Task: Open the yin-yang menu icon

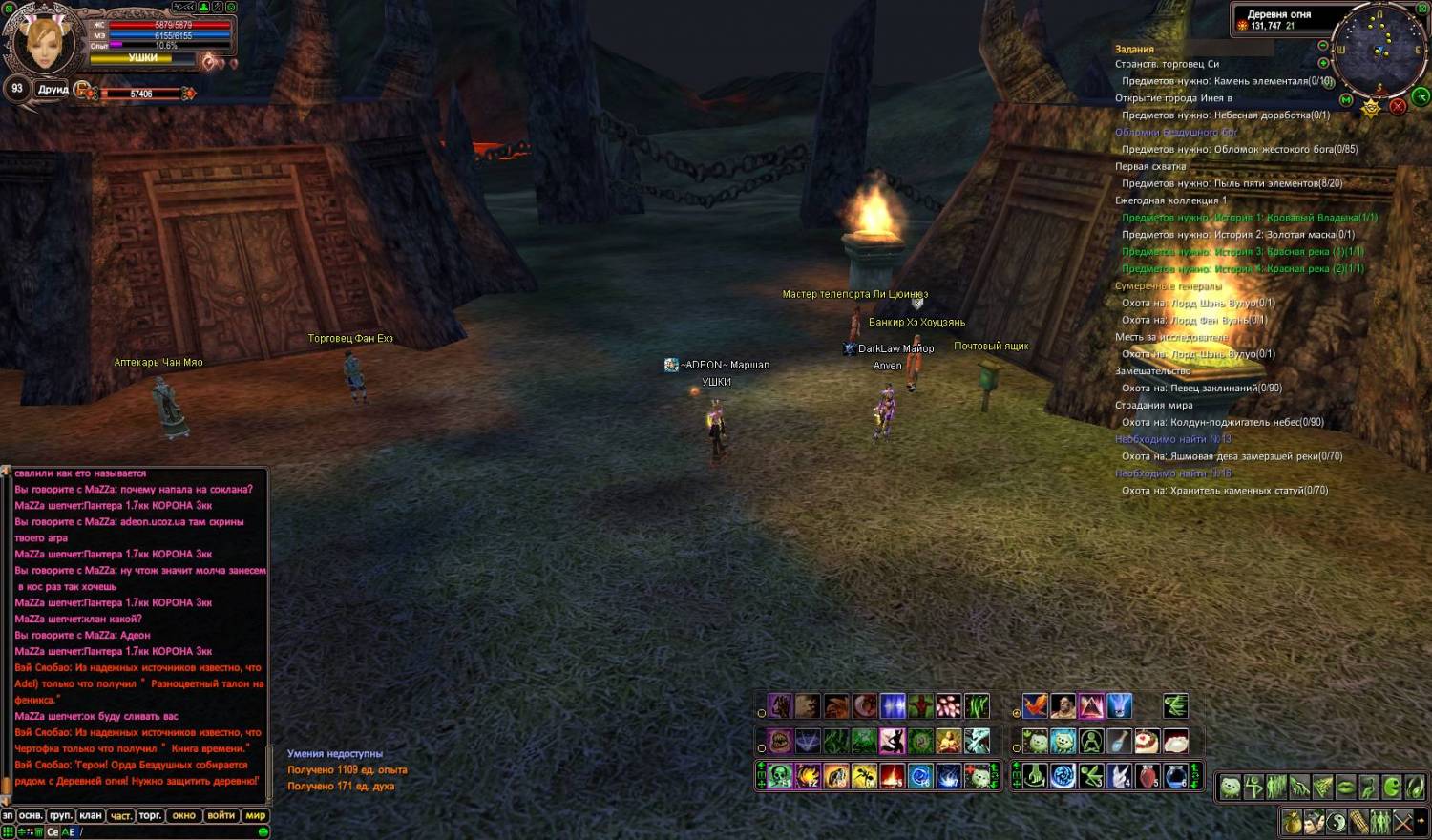Action: click(x=1336, y=821)
